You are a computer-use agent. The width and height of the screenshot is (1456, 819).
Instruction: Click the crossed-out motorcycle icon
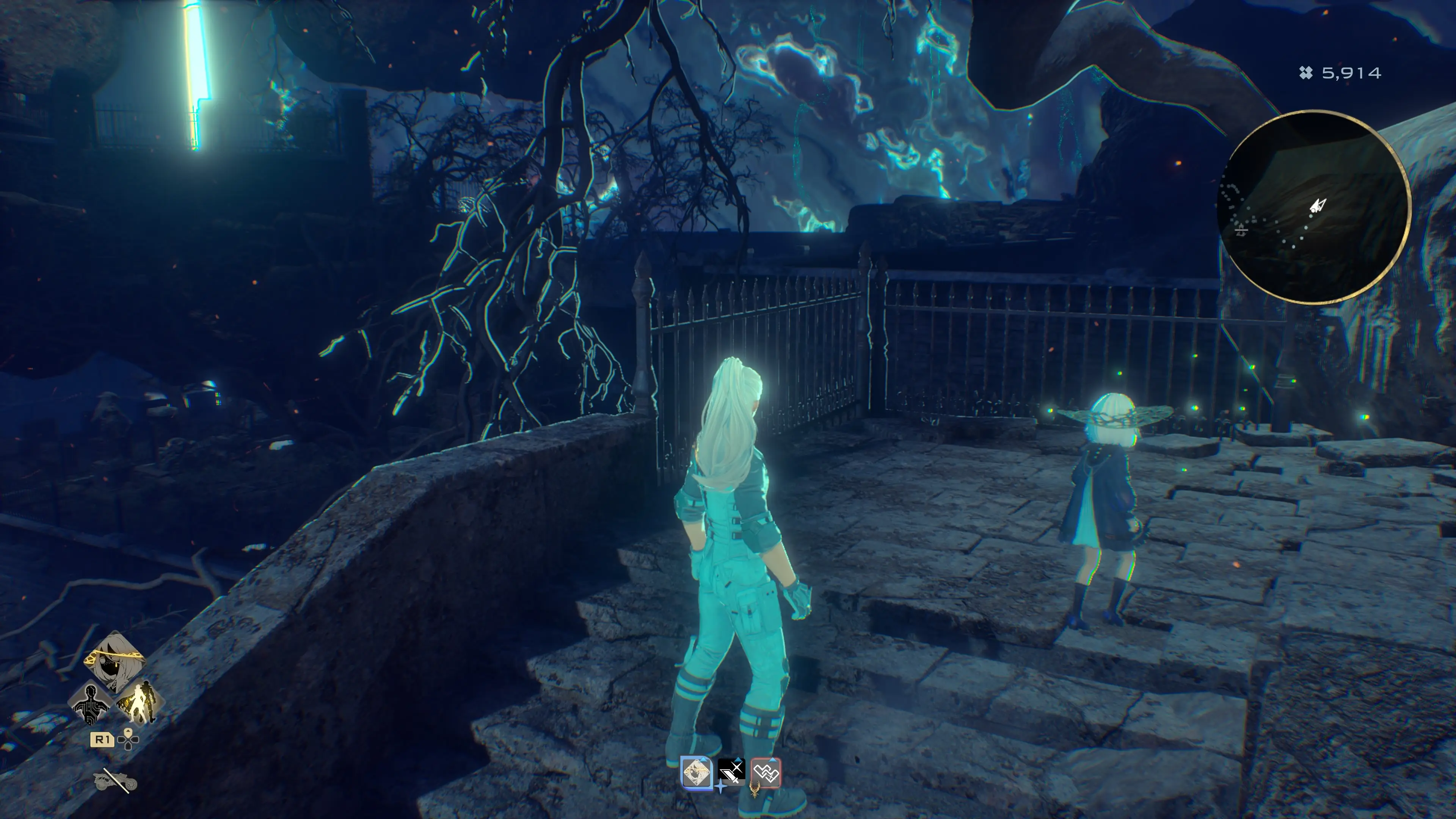coord(115,781)
